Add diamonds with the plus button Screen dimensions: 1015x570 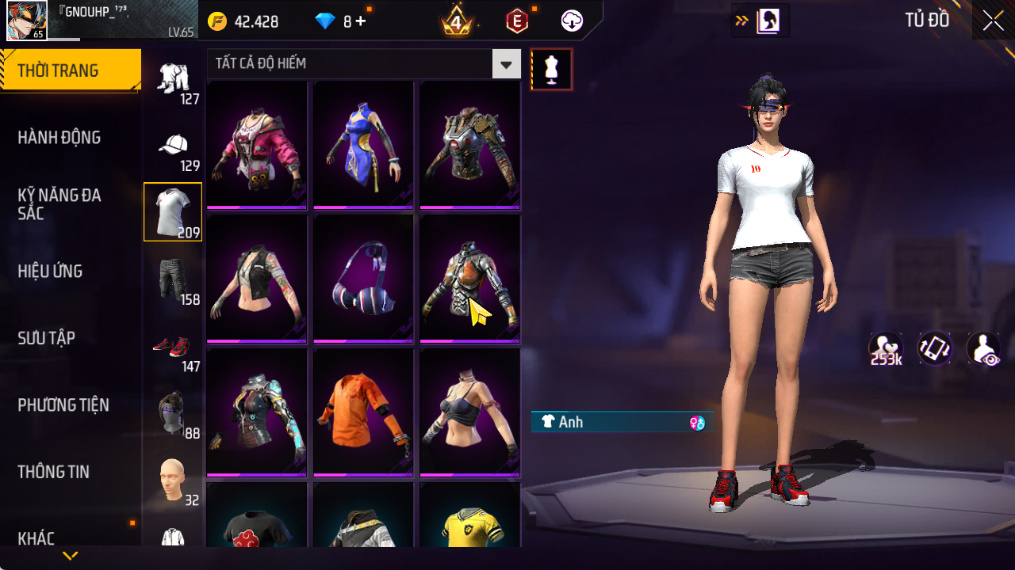tap(360, 21)
